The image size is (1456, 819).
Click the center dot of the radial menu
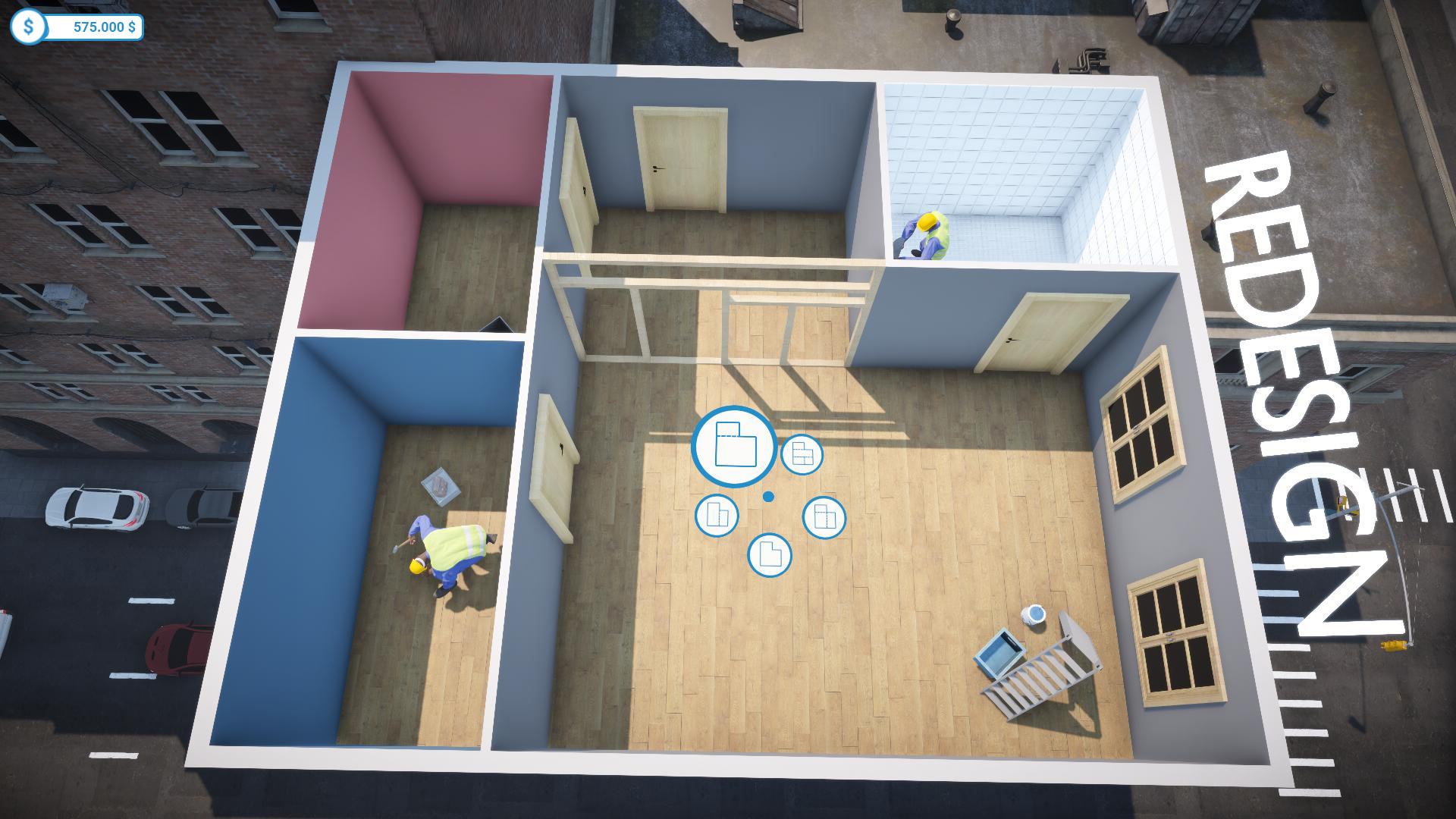(x=770, y=496)
